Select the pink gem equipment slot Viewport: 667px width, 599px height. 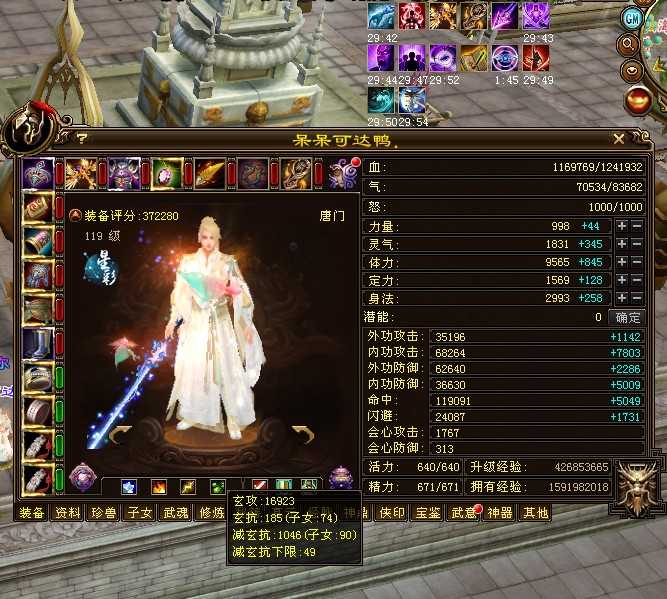167,173
